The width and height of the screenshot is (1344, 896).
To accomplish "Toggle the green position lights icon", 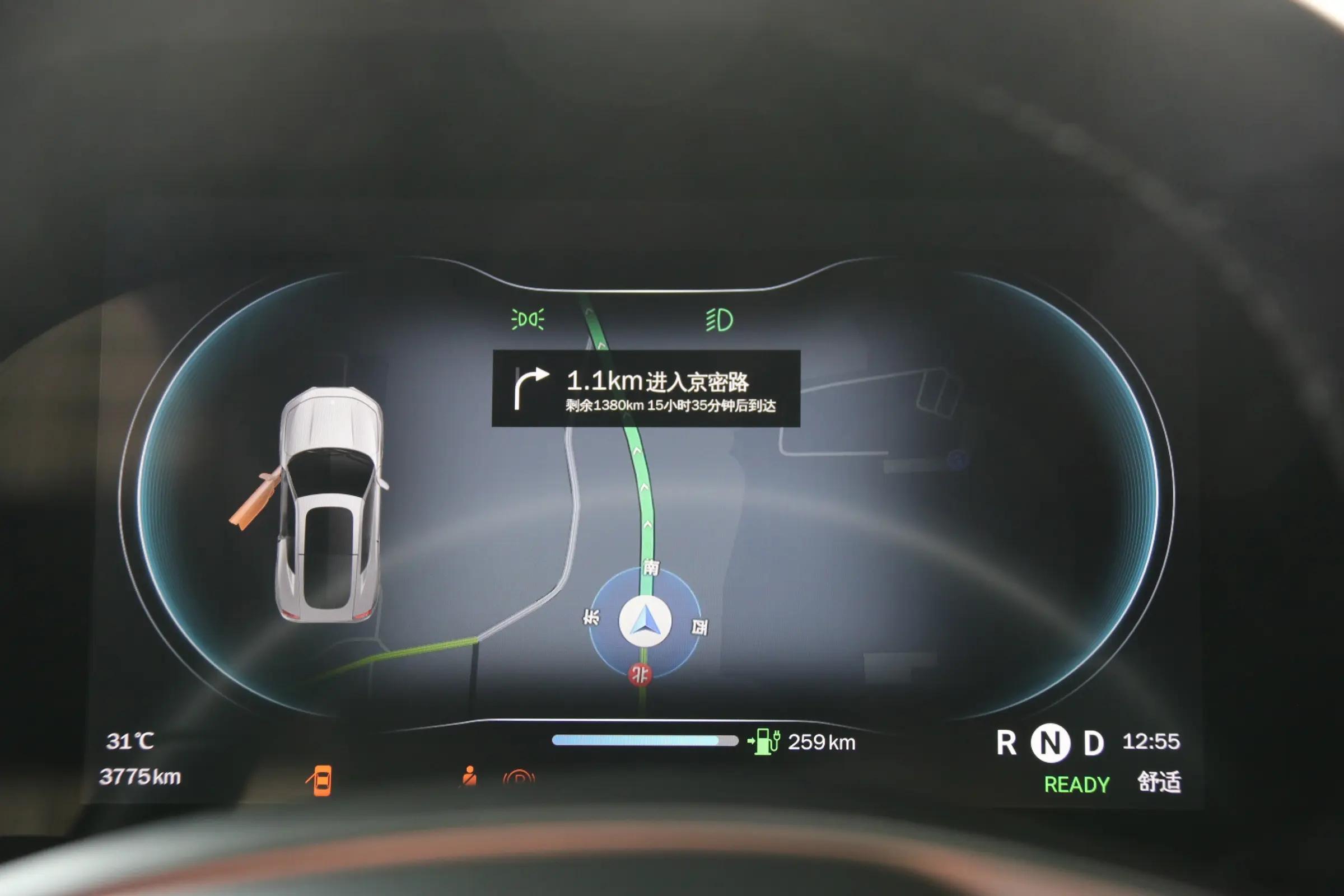I will [528, 319].
